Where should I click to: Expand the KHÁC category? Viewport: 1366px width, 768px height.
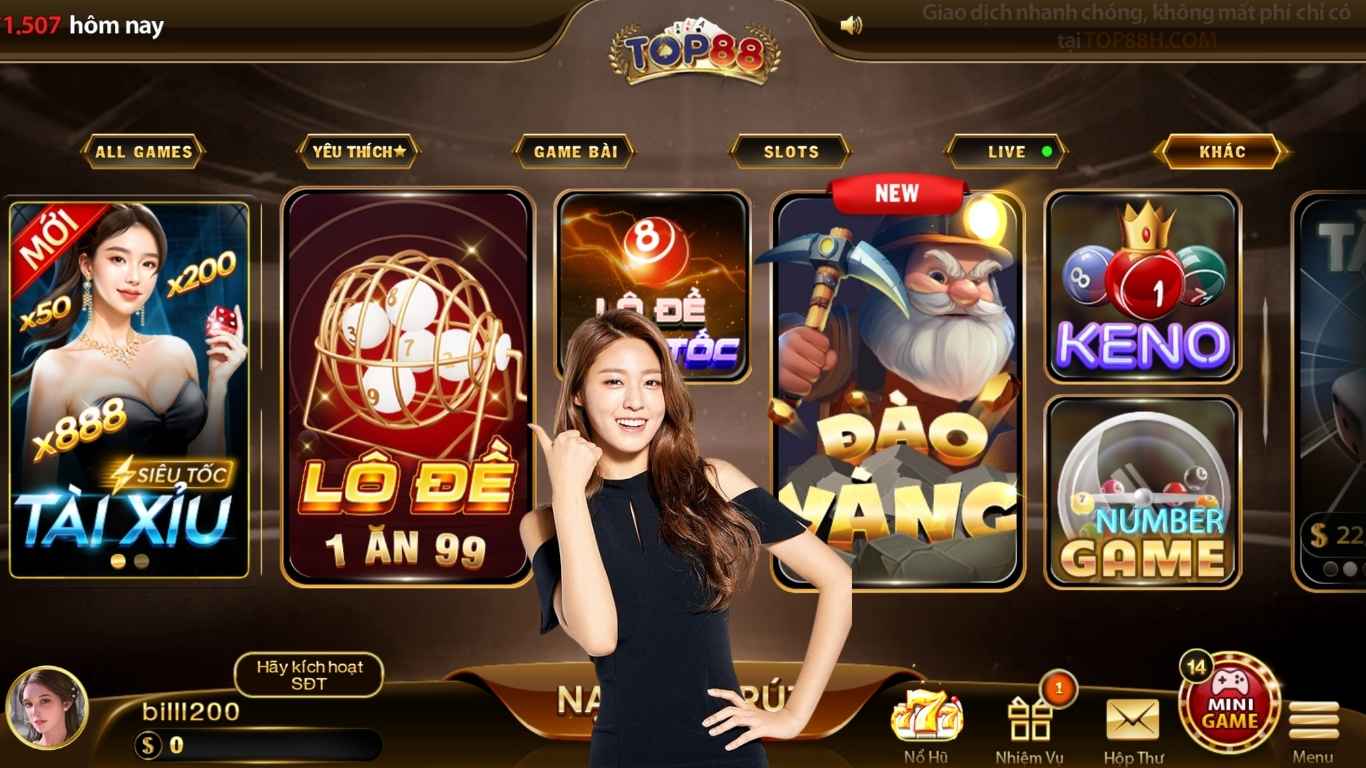[x=1222, y=151]
